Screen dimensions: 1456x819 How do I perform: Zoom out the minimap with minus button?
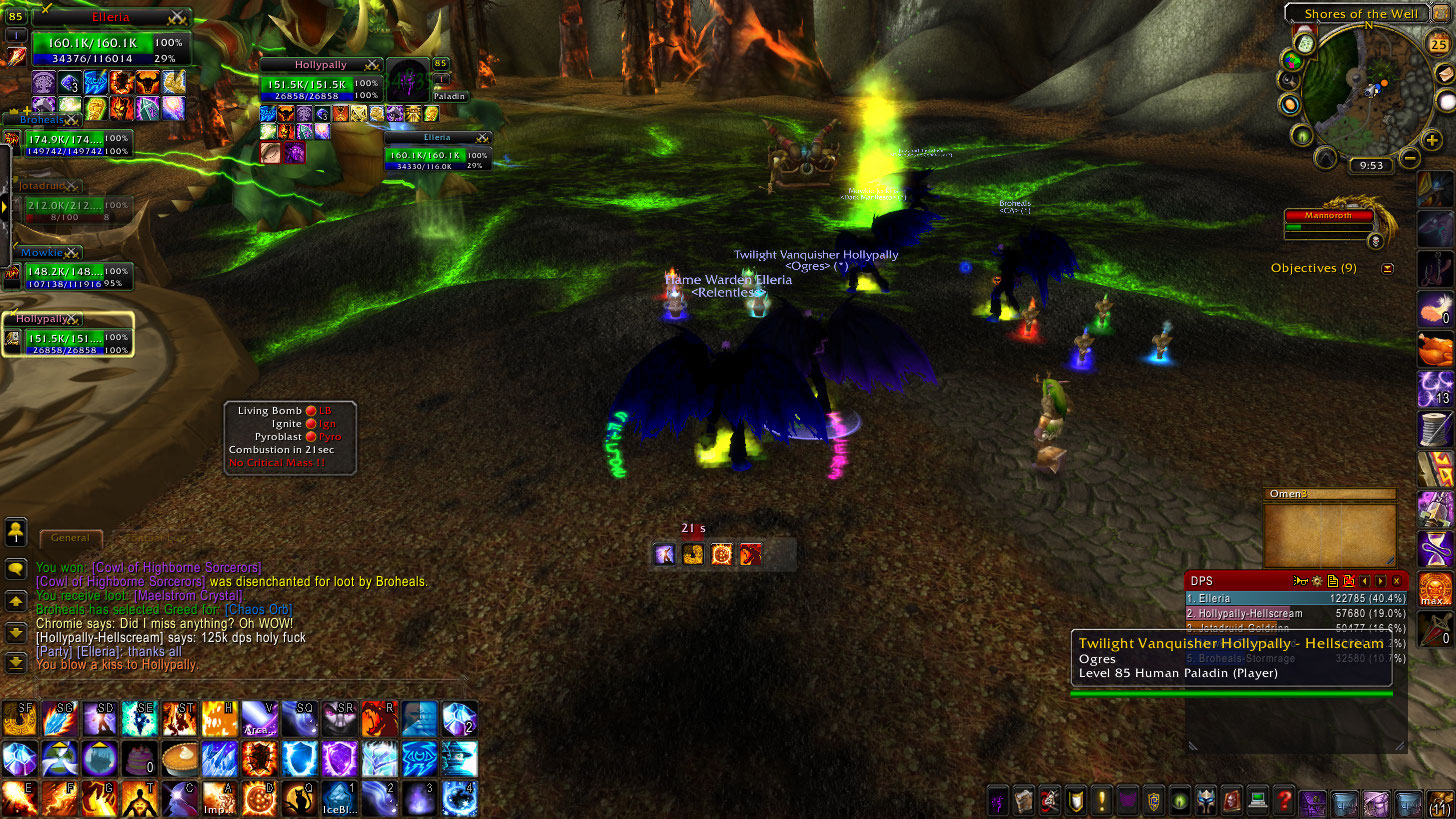pyautogui.click(x=1409, y=157)
